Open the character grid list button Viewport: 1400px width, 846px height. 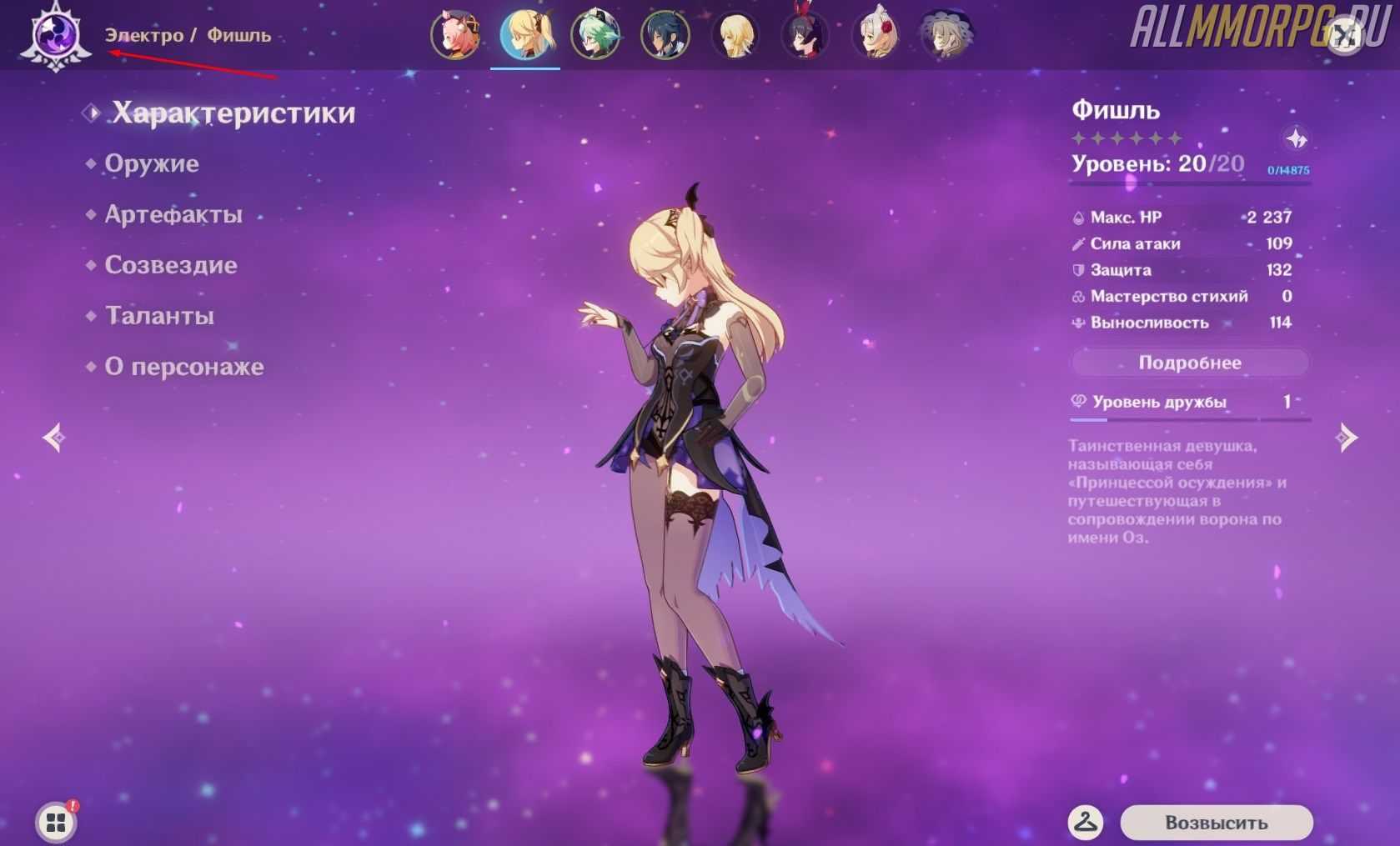pos(56,823)
